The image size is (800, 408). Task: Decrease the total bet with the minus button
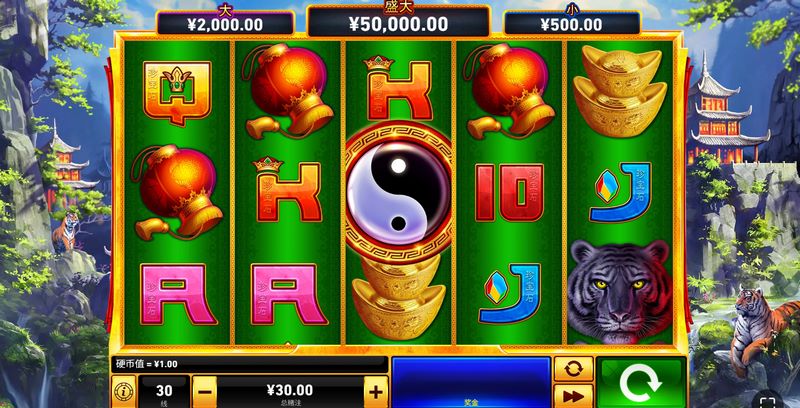click(x=203, y=391)
